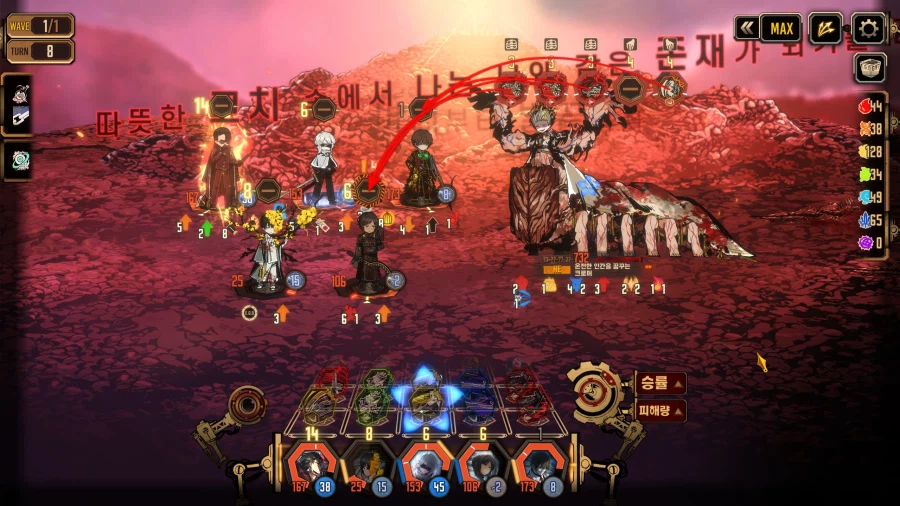Image resolution: width=900 pixels, height=506 pixels.
Task: Choose the sinner portrait with 106 HP
Action: [477, 465]
